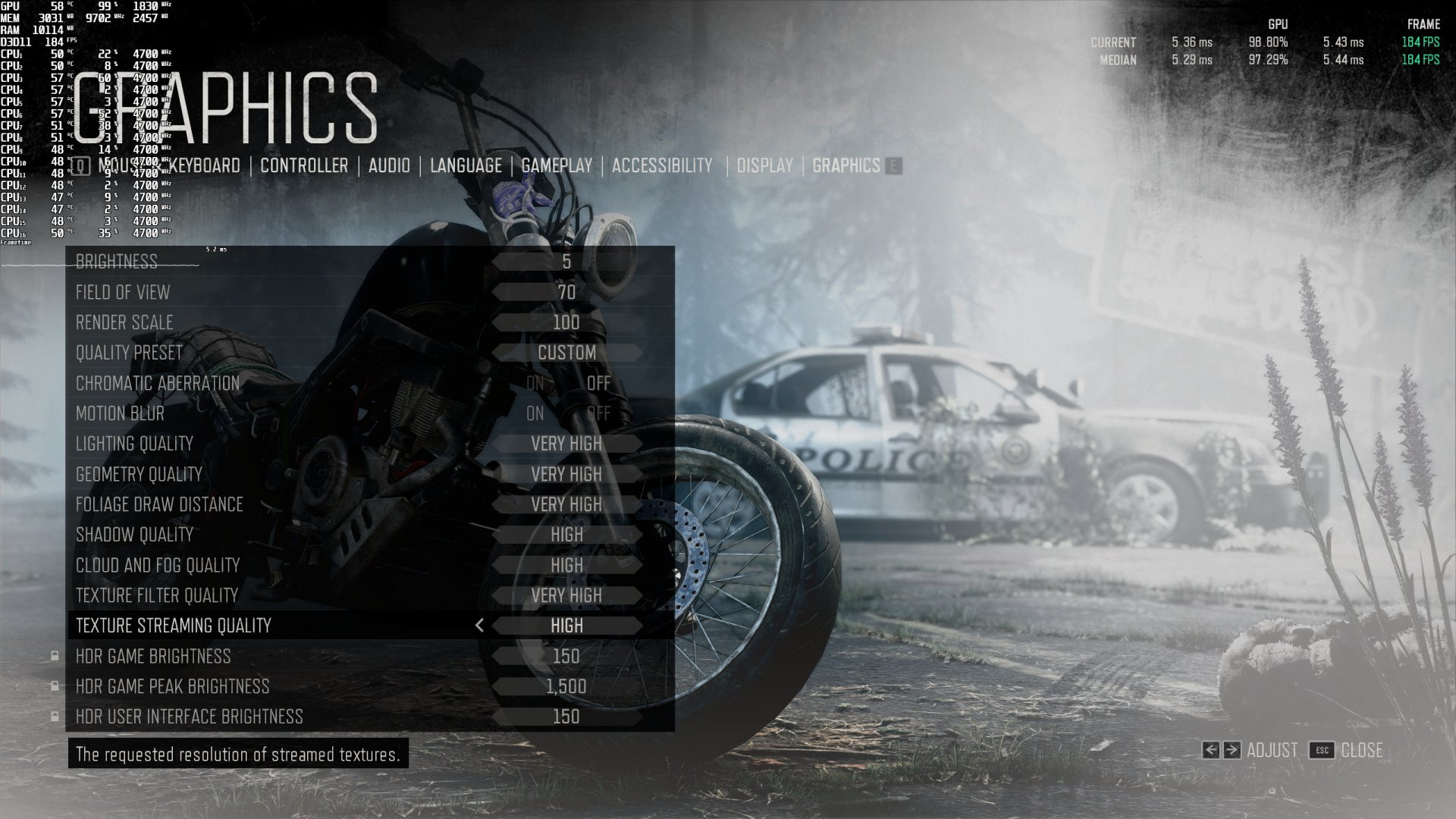
Task: Click the ADJUST label at bottom right
Action: [x=1272, y=750]
